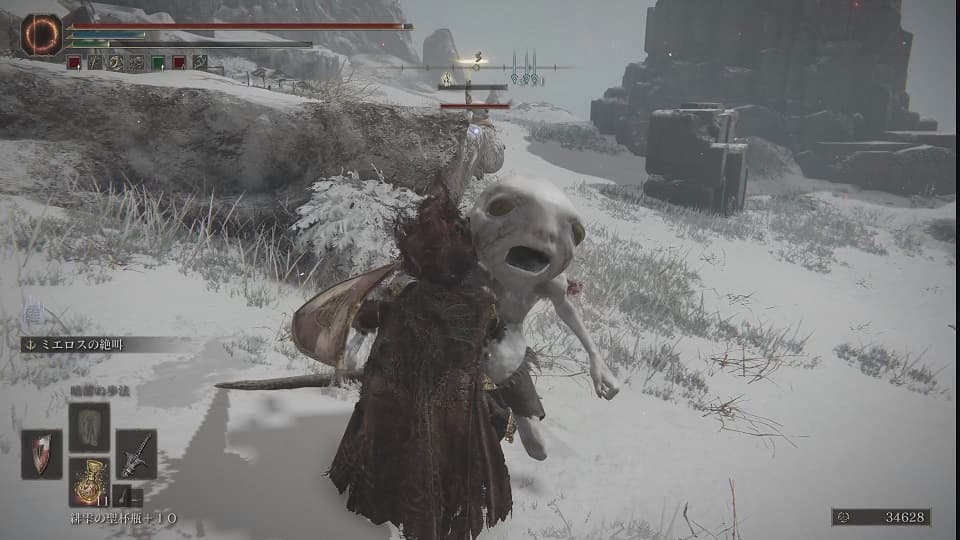Click the Great Rune ring emblem
Image resolution: width=960 pixels, height=540 pixels.
click(41, 34)
